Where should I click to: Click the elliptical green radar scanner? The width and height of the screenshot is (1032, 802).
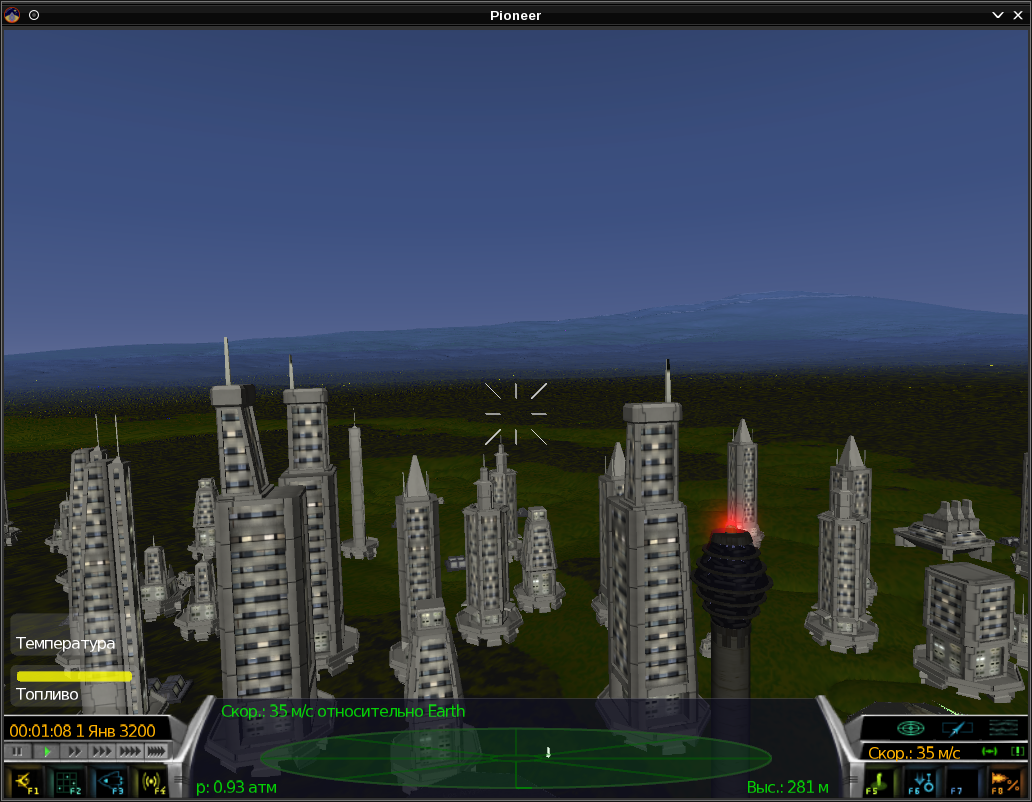(x=515, y=757)
